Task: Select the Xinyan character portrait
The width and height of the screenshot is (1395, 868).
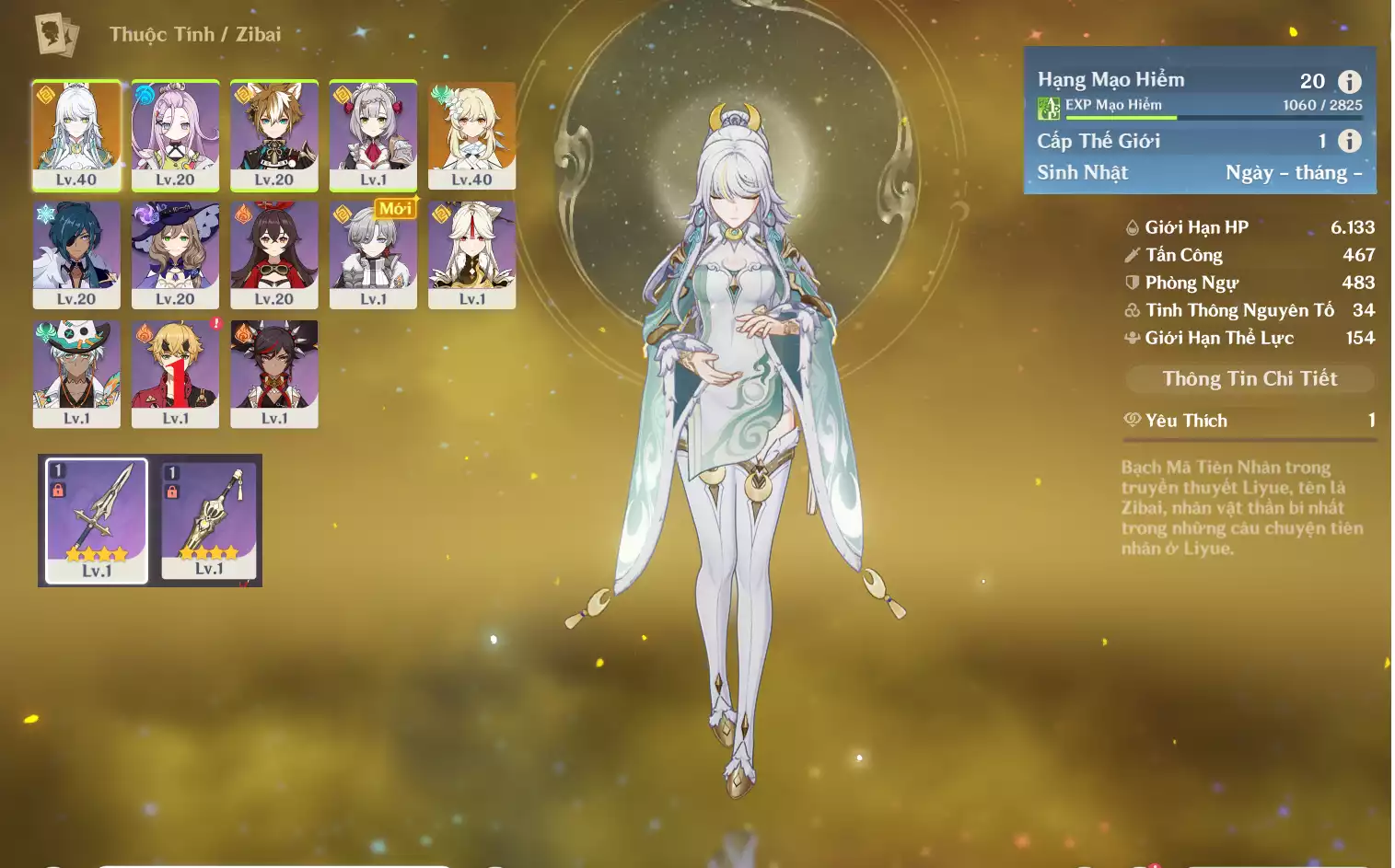Action: [274, 373]
